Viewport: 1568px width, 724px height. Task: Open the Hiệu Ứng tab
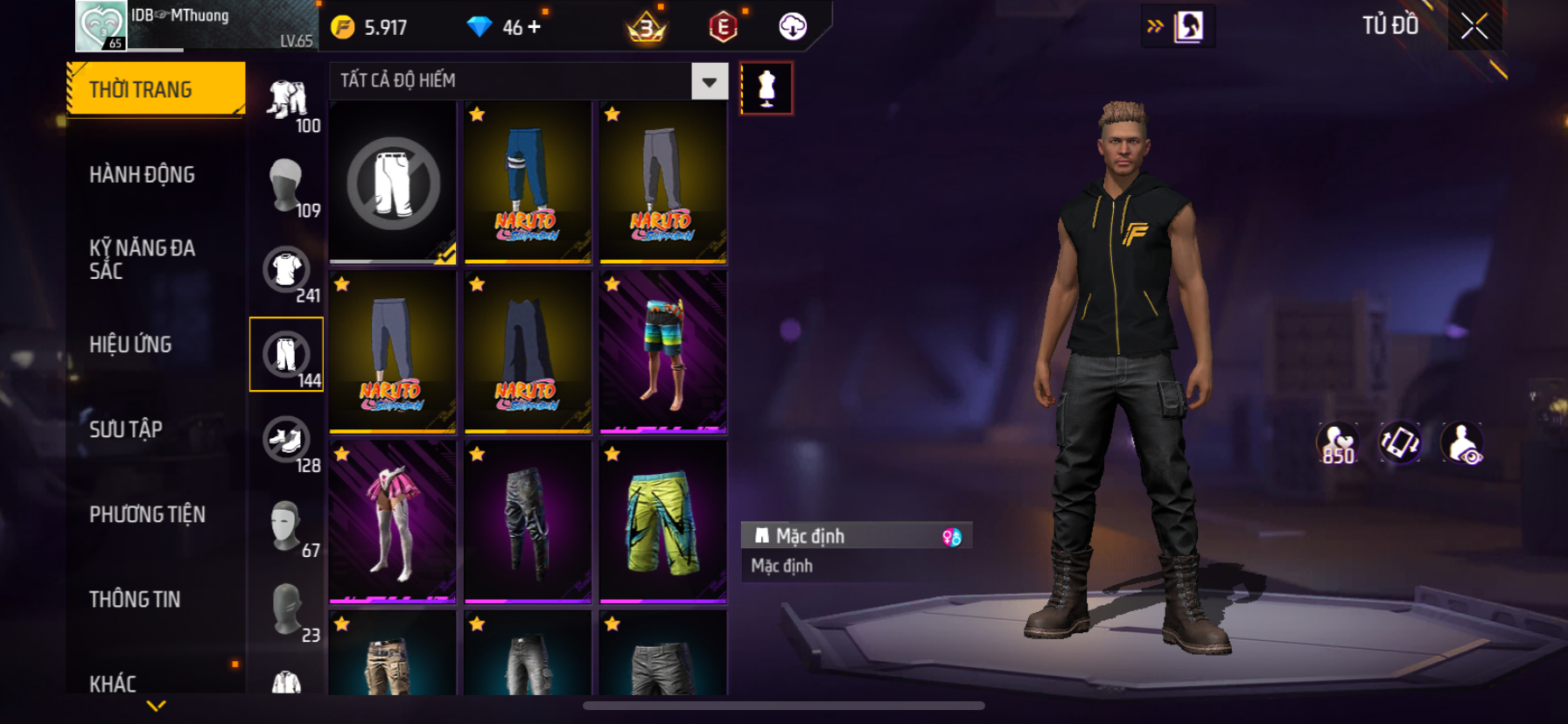(x=130, y=345)
